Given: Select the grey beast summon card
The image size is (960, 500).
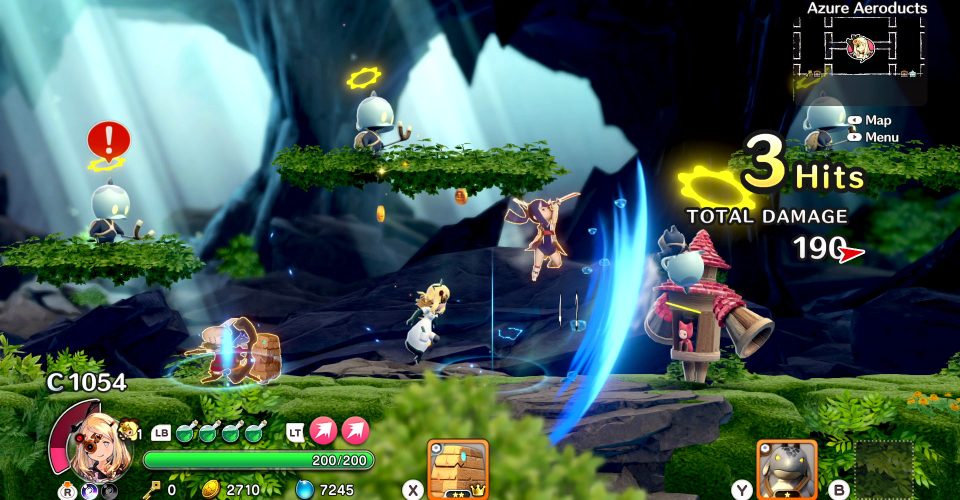Looking at the screenshot, I should pyautogui.click(x=786, y=469).
